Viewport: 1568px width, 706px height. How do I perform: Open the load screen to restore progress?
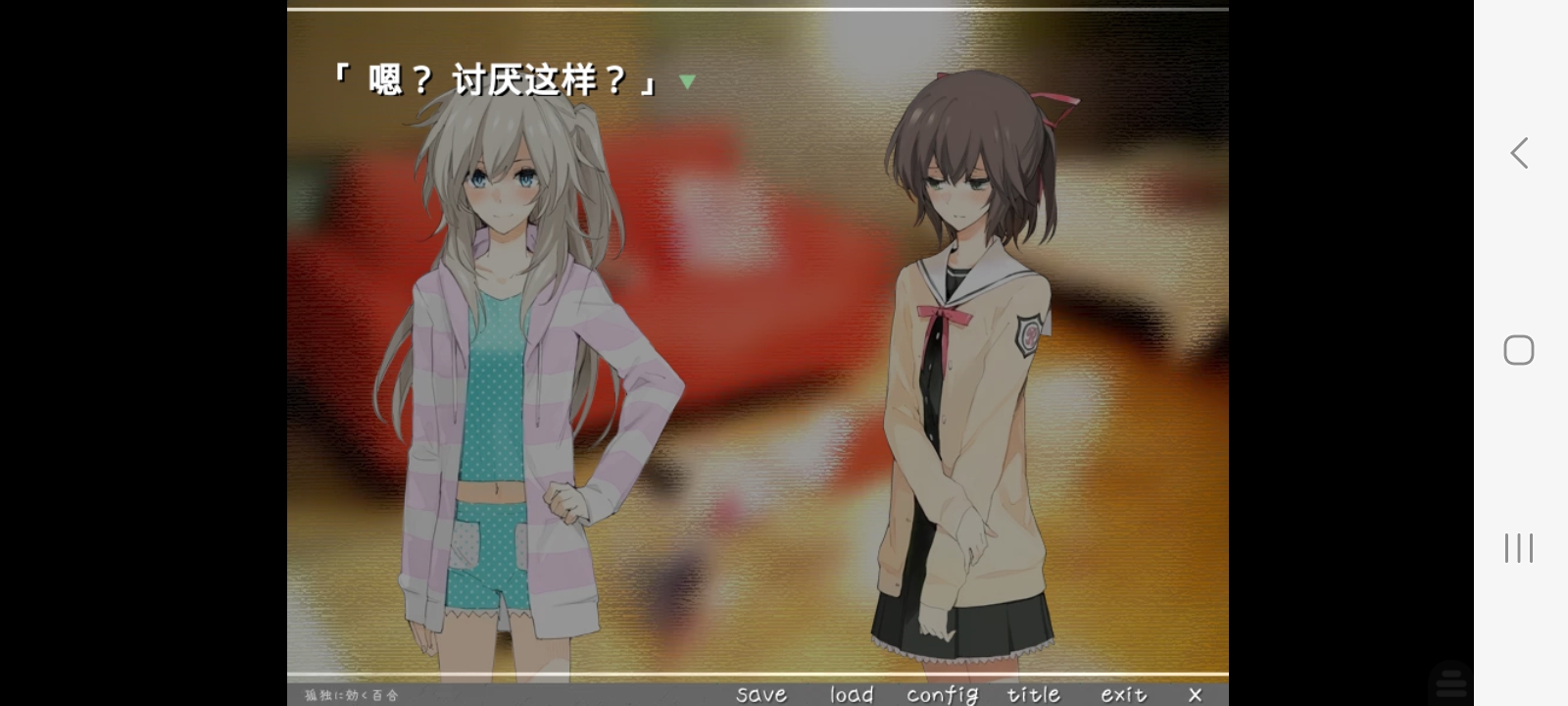851,693
